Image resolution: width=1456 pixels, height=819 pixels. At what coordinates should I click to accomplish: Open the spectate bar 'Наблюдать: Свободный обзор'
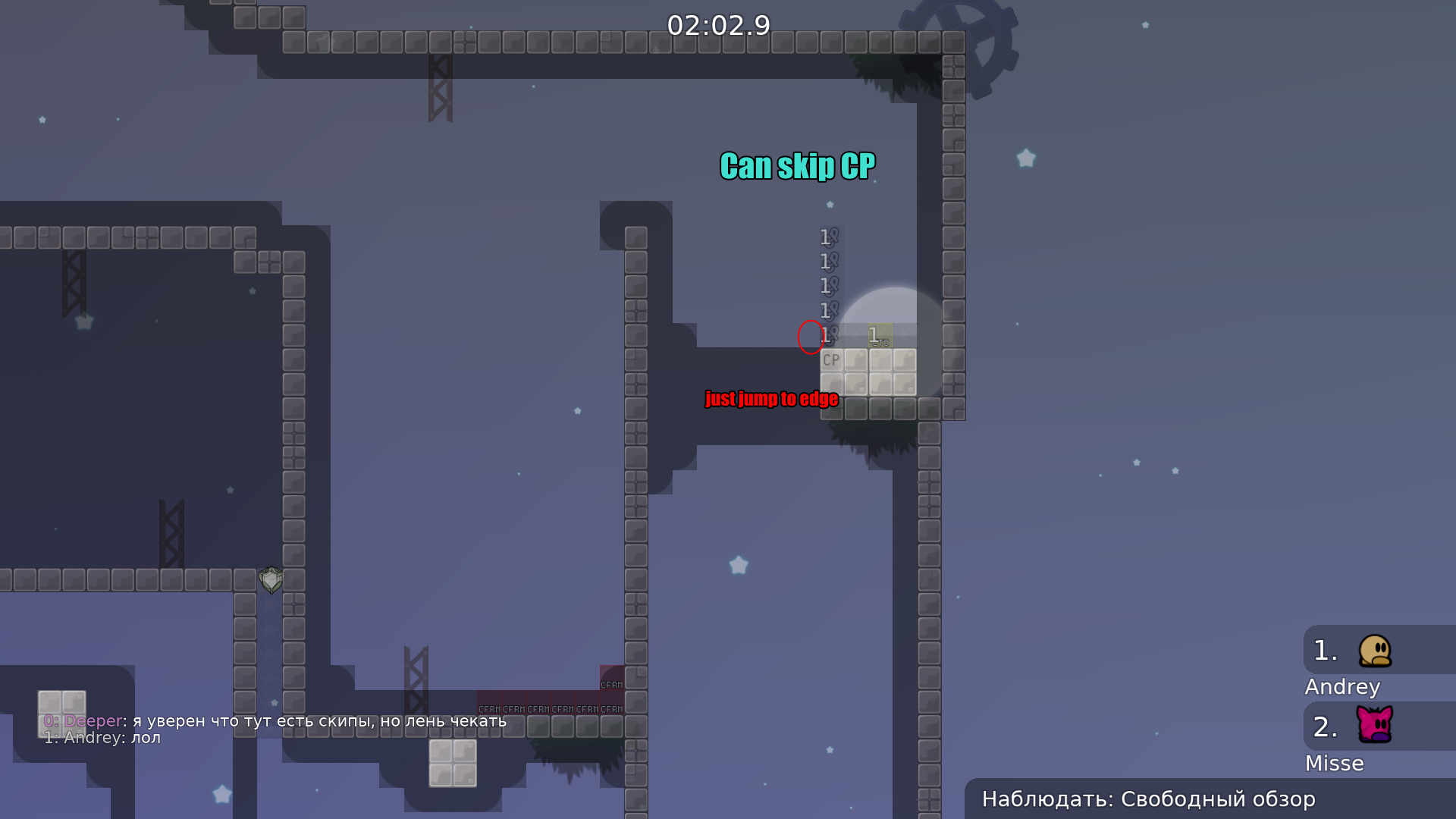coord(1149,799)
